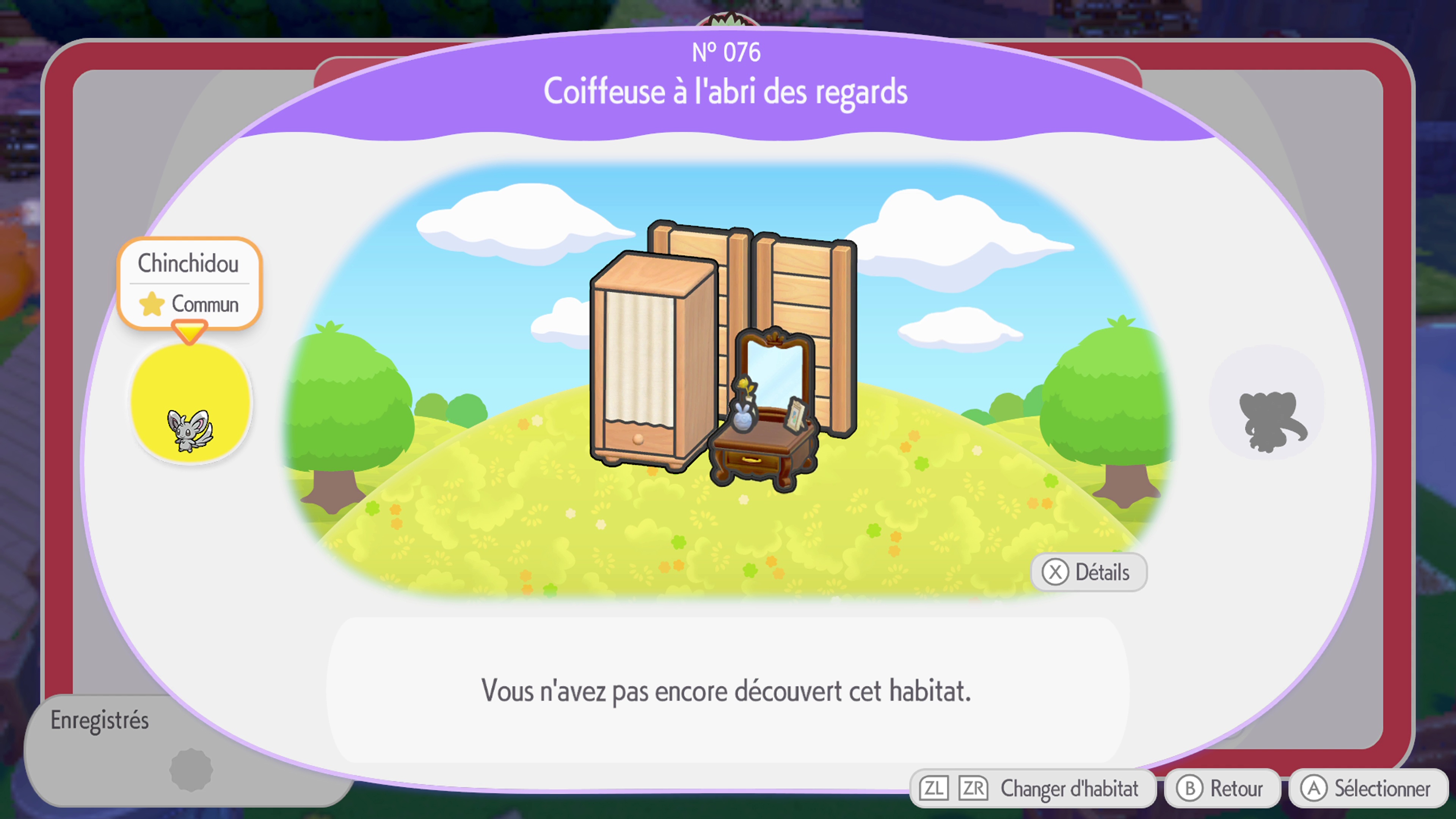
Task: Select the Chinchidou Pokémon portrait
Action: (x=190, y=405)
